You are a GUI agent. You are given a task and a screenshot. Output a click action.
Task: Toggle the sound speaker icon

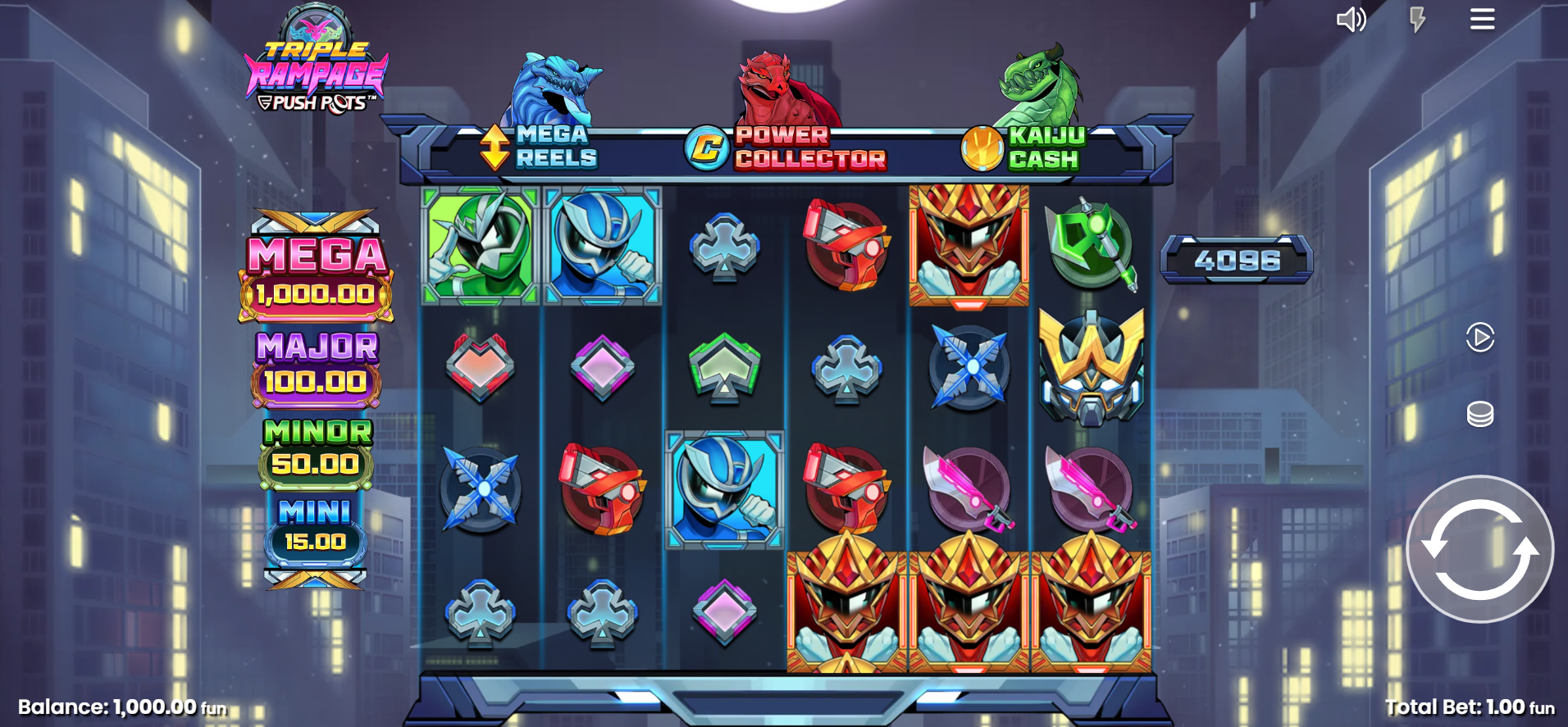(x=1351, y=20)
